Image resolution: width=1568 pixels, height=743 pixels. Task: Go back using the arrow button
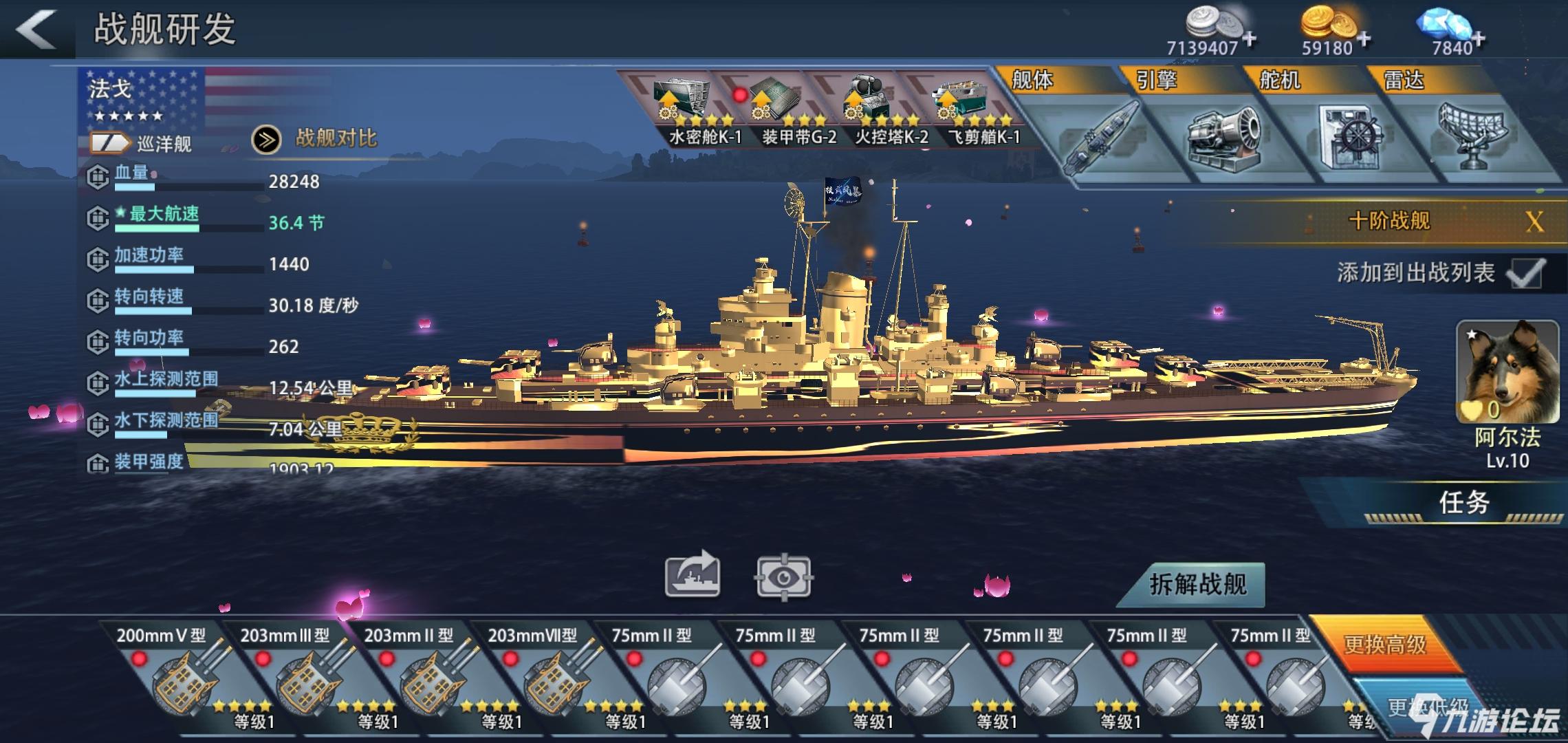tap(36, 29)
